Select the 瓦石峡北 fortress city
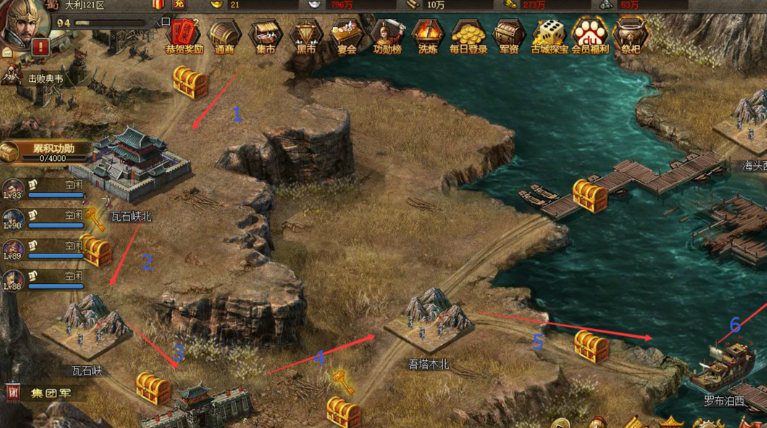Screen dimensions: 767x428 coord(130,163)
